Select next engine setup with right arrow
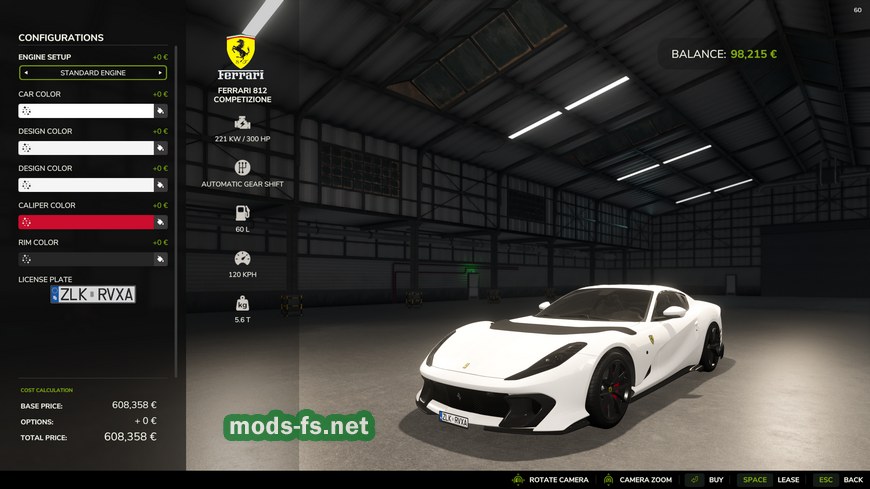Screen dimensions: 870x489 160,73
